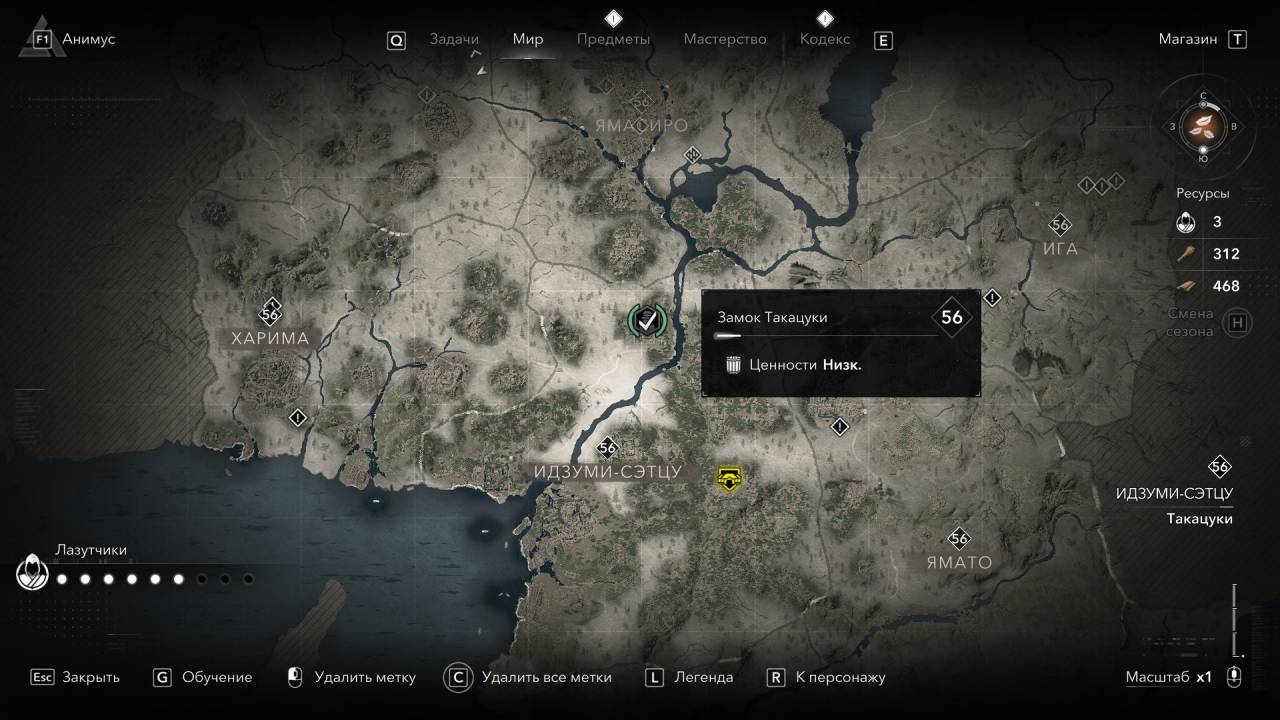Switch to the Мастерство tab

pyautogui.click(x=725, y=39)
